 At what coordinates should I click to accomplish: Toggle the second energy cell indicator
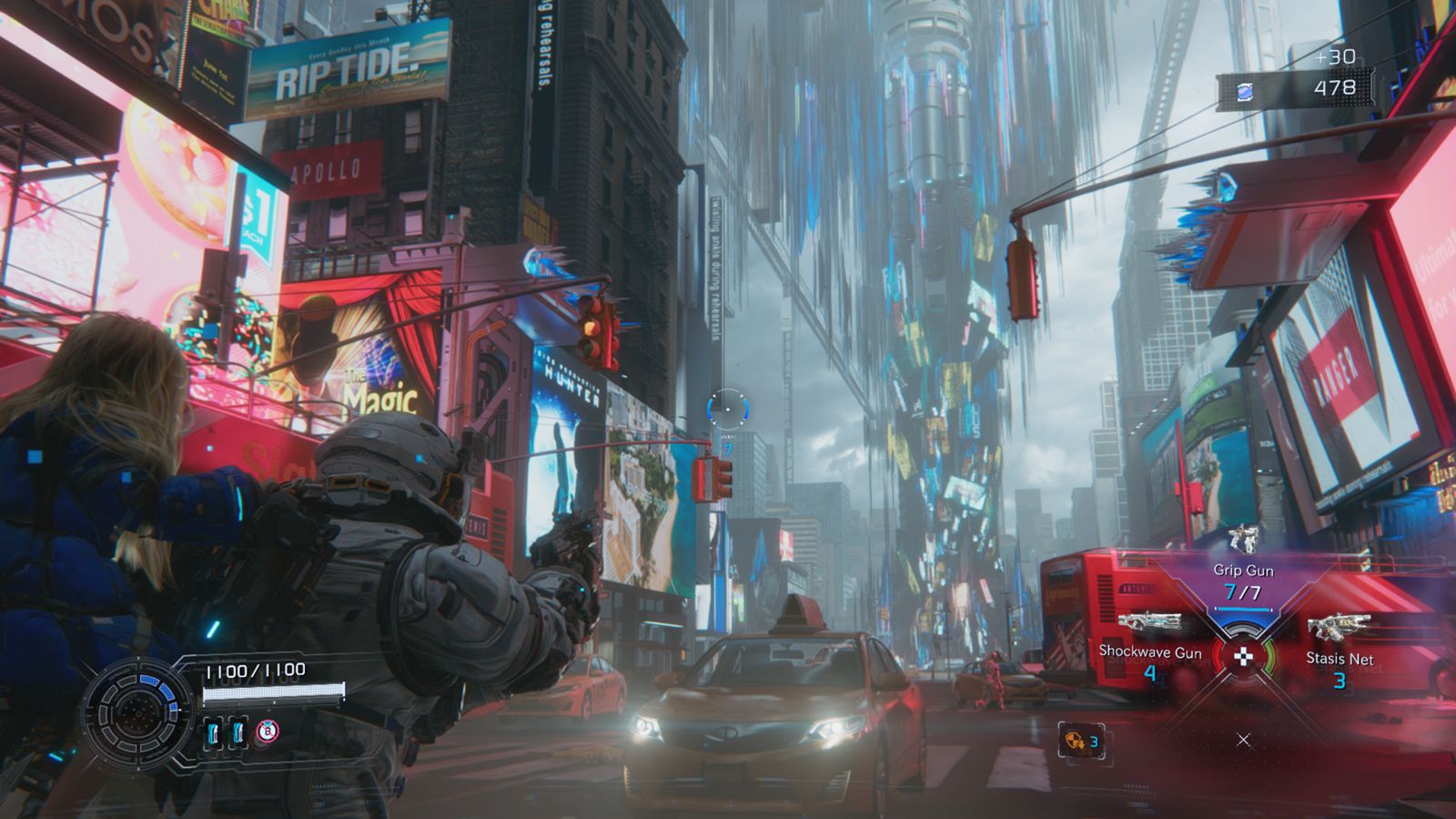[x=238, y=732]
